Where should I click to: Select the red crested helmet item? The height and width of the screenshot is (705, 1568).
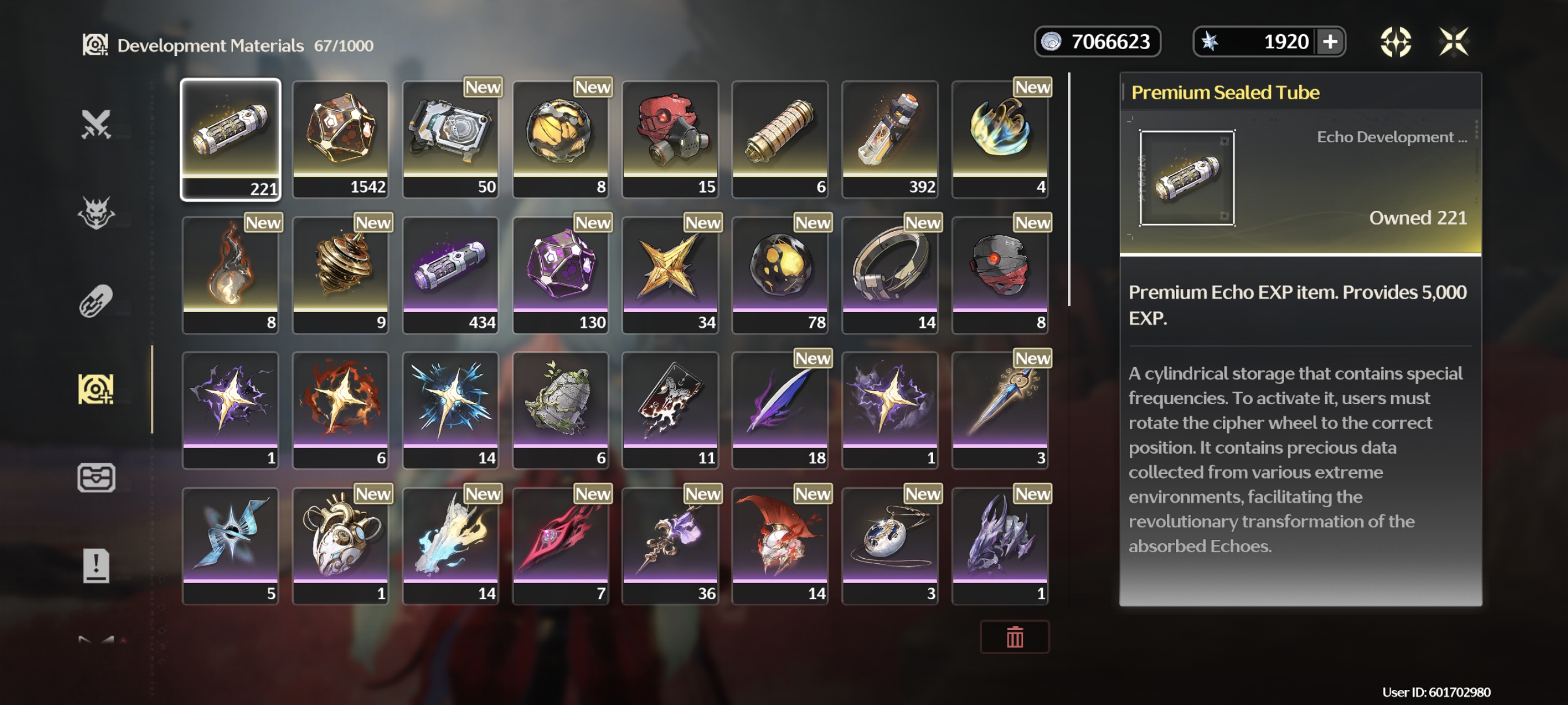(780, 546)
